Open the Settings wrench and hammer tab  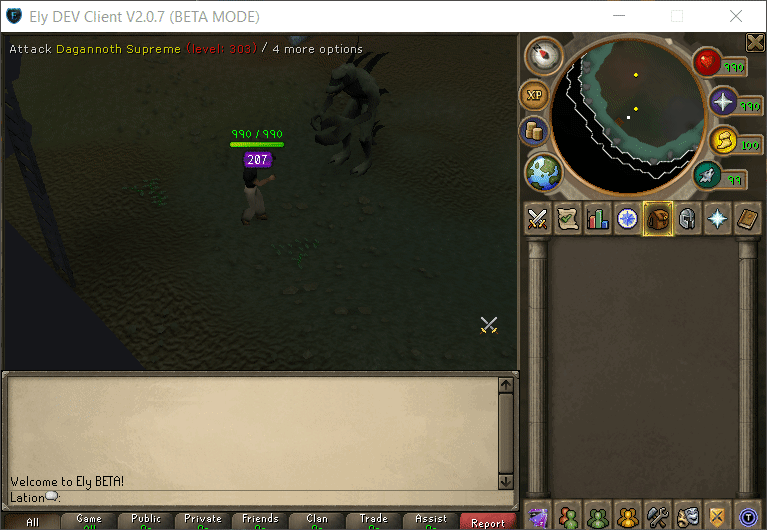click(x=657, y=517)
